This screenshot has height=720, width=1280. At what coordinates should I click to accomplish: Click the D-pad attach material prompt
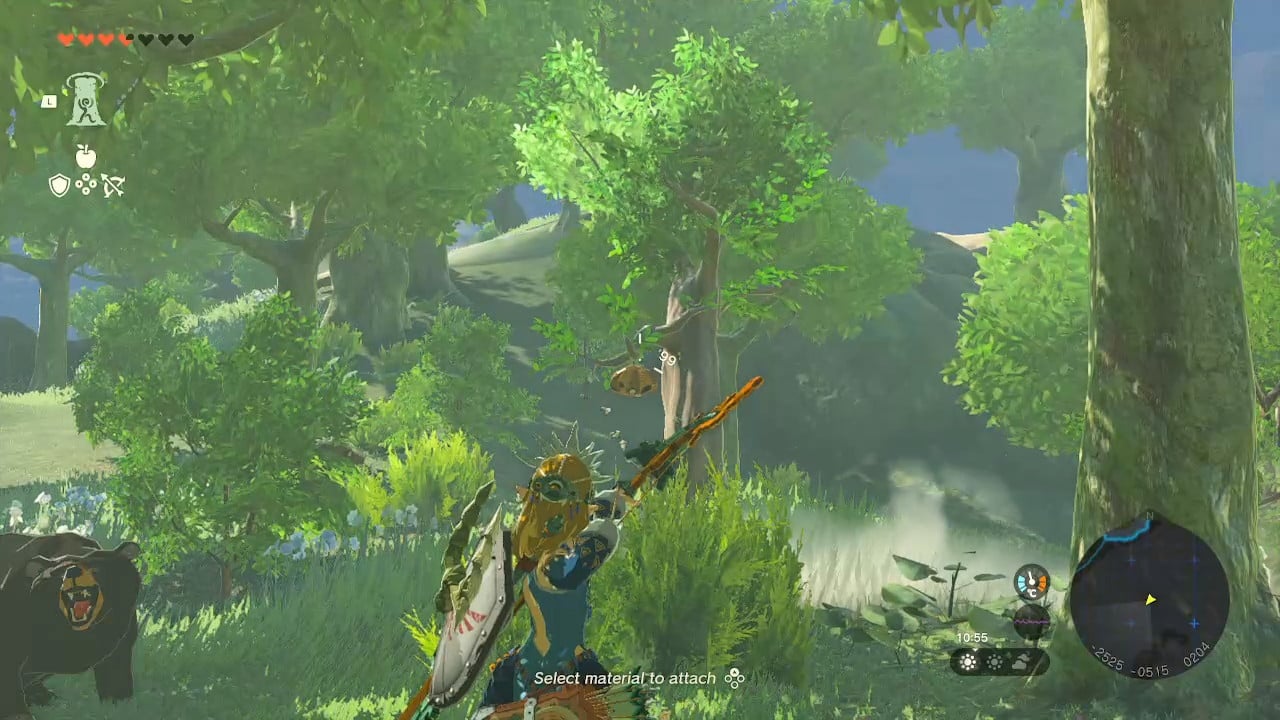coord(734,679)
